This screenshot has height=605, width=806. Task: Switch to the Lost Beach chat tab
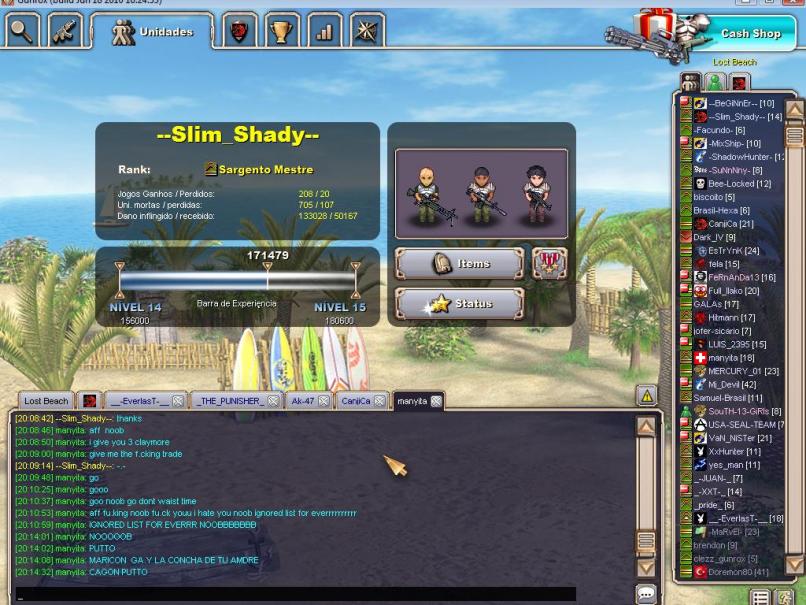(x=46, y=401)
